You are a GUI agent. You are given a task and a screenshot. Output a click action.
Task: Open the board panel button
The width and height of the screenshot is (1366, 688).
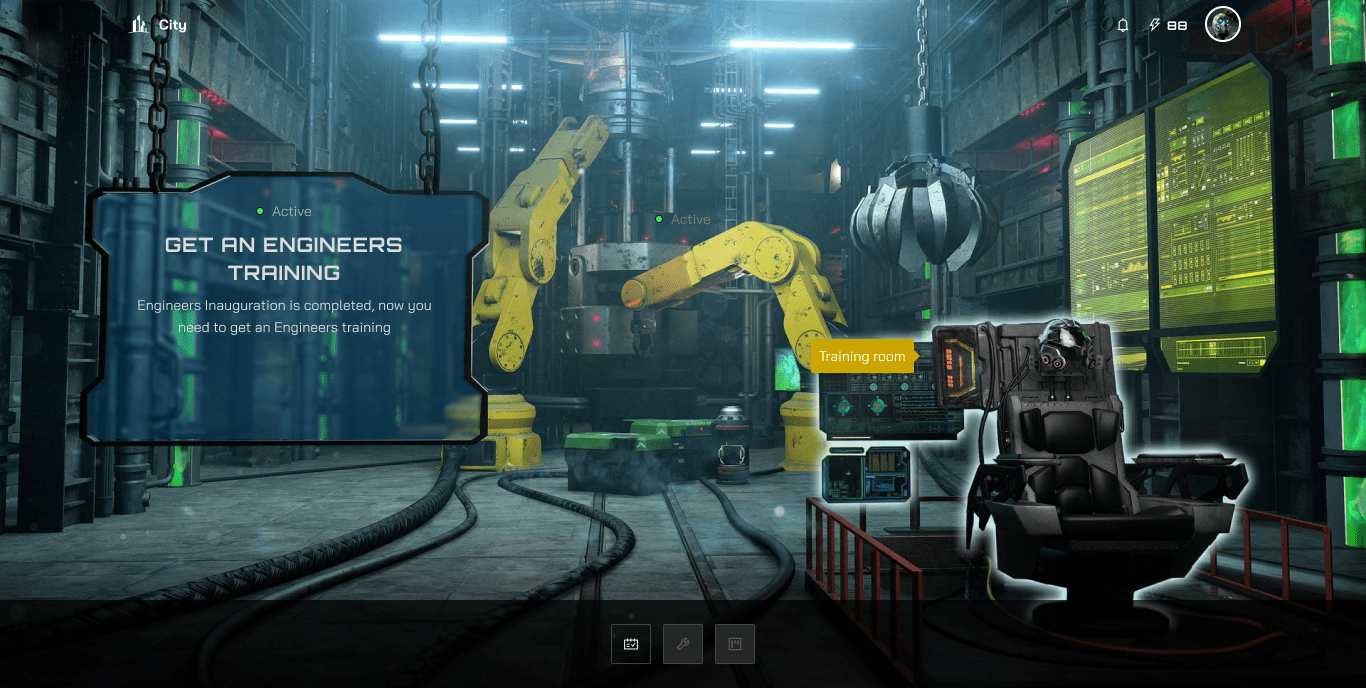735,644
